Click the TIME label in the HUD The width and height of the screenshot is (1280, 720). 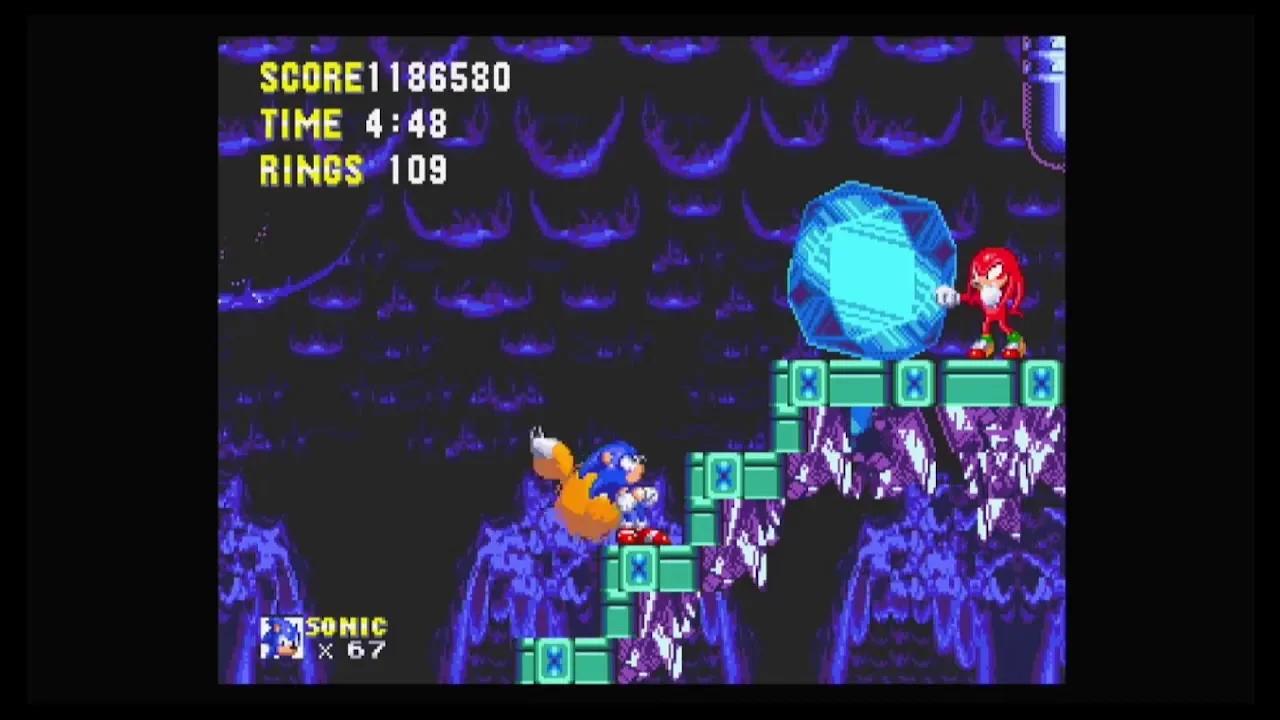point(300,124)
